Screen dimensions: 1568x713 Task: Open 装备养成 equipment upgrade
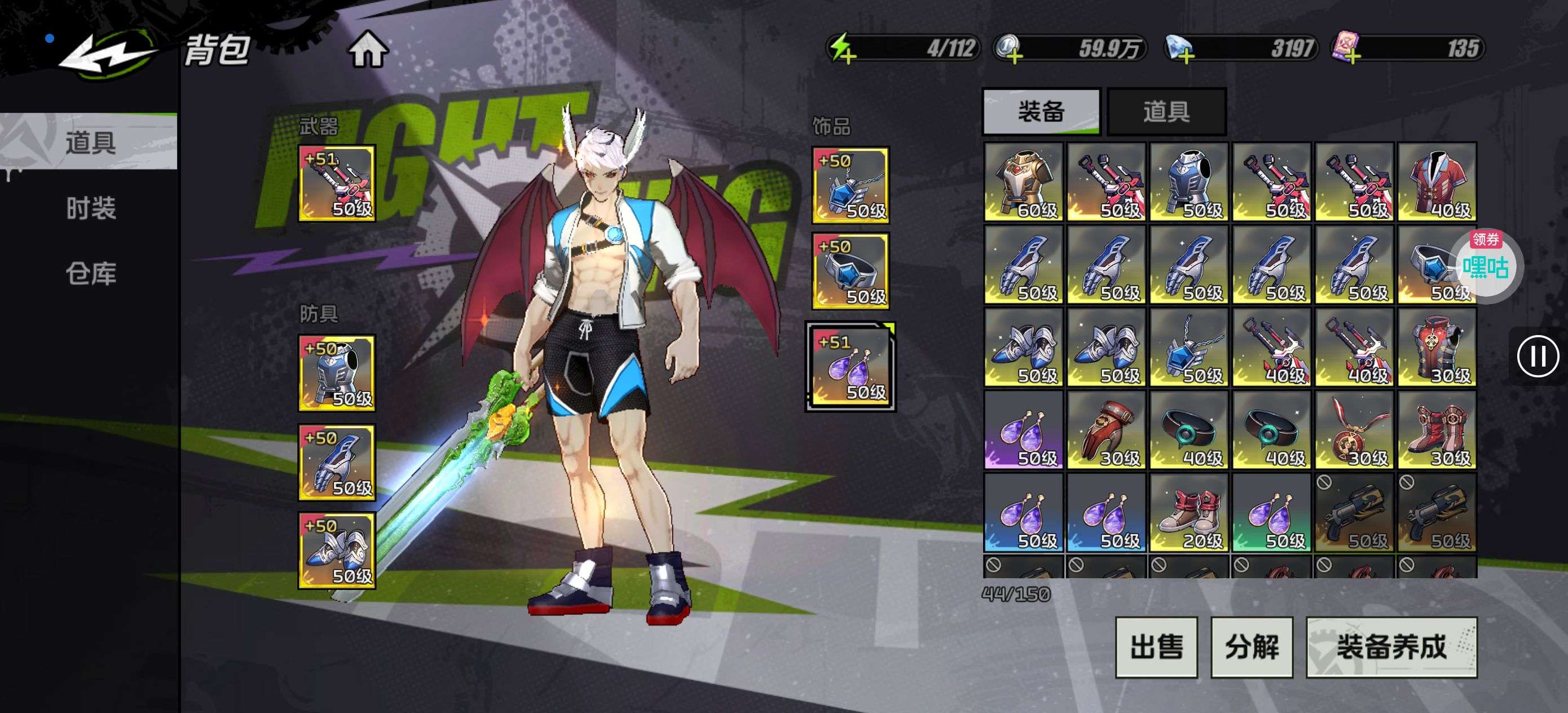(x=1391, y=646)
